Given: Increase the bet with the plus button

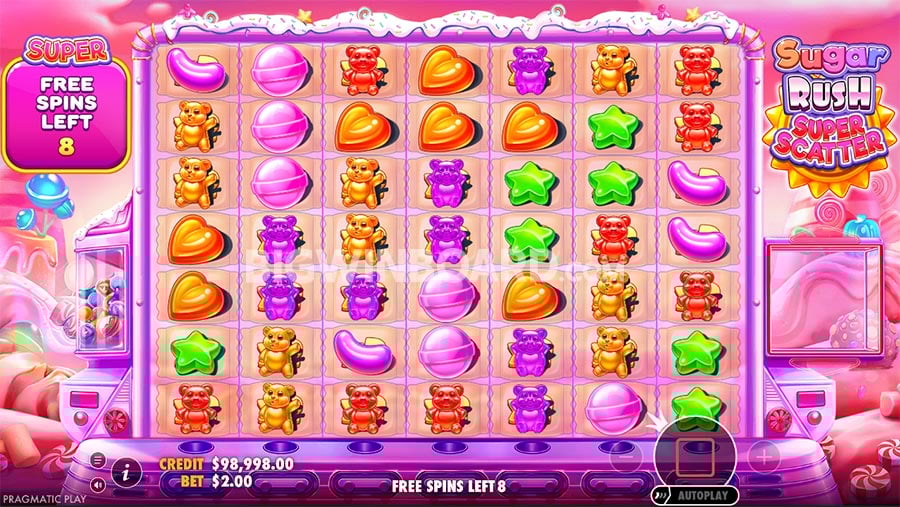Looking at the screenshot, I should (x=764, y=458).
